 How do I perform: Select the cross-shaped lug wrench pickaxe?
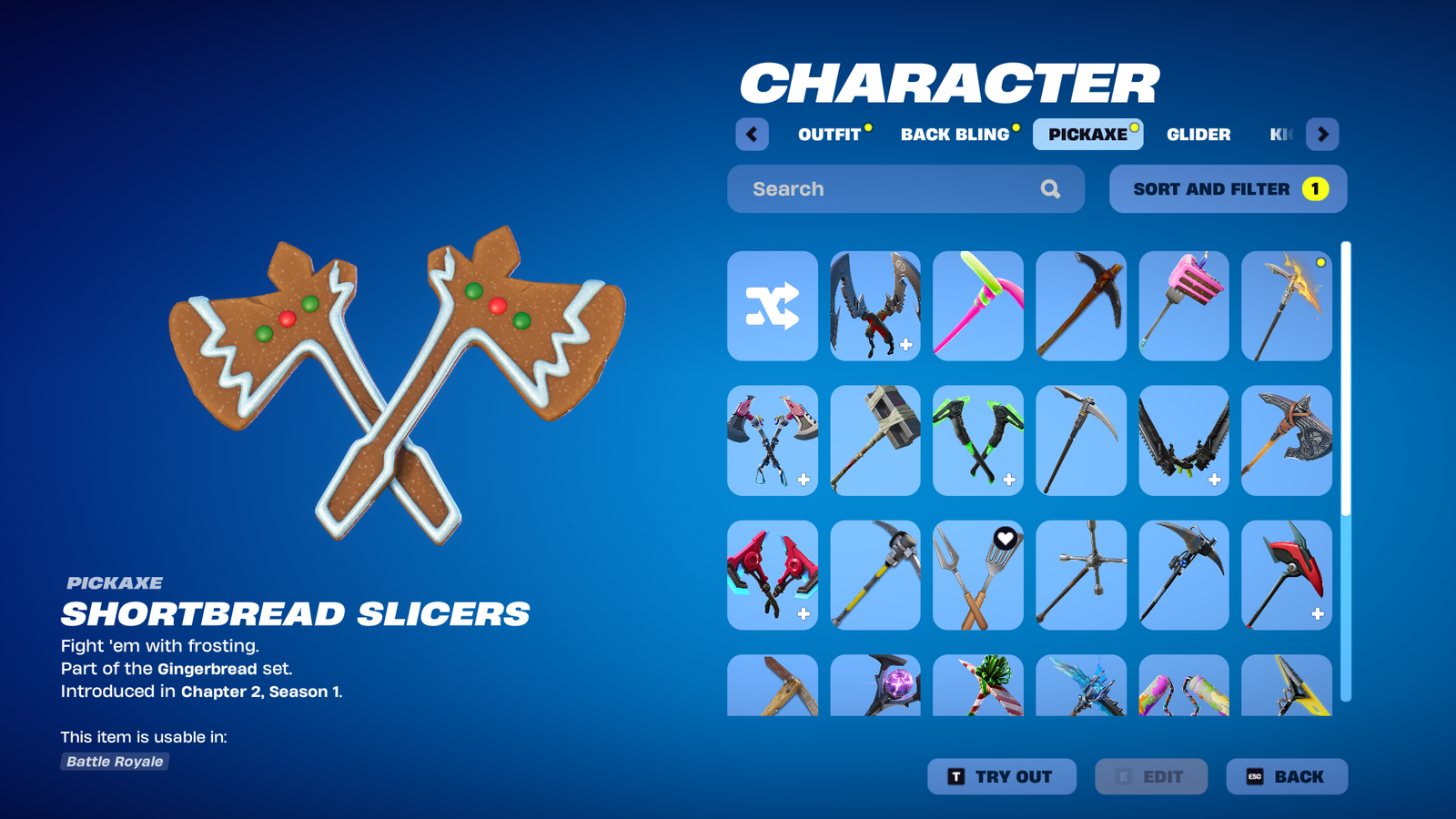(1081, 575)
